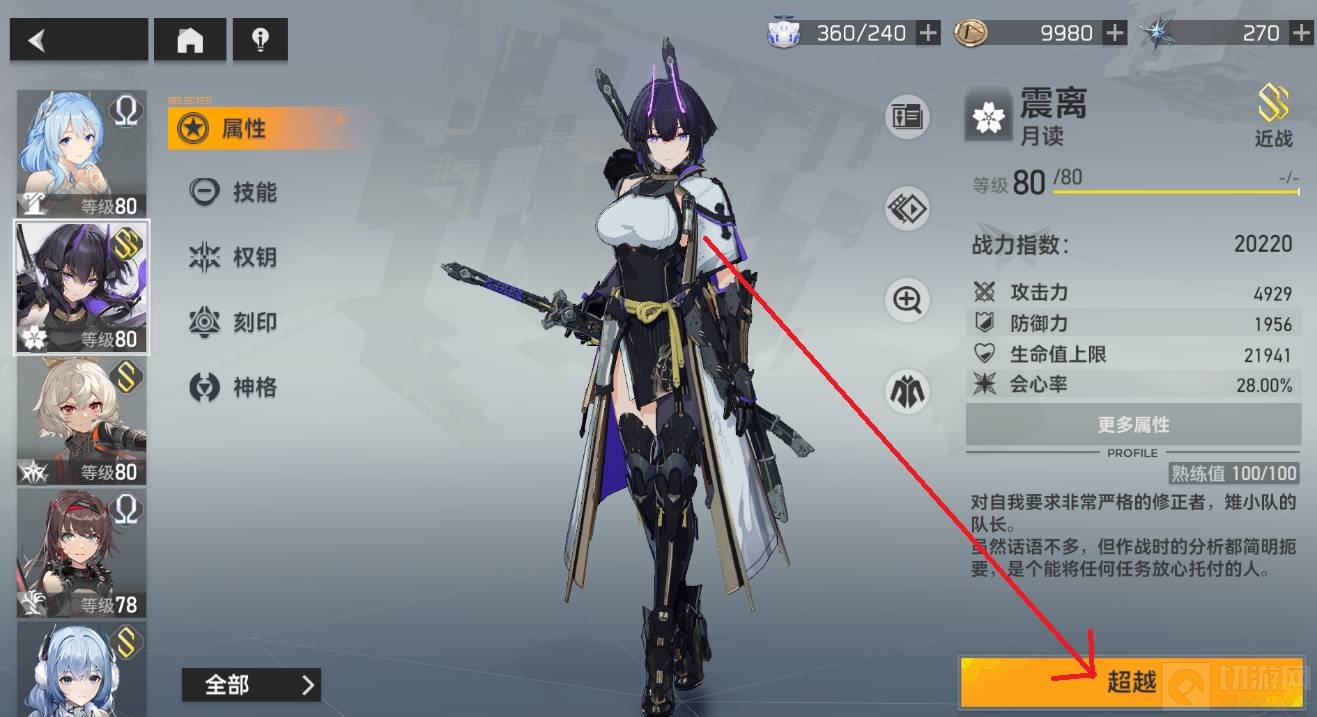This screenshot has width=1317, height=717.
Task: Open the 全部 filter selector
Action: click(251, 685)
